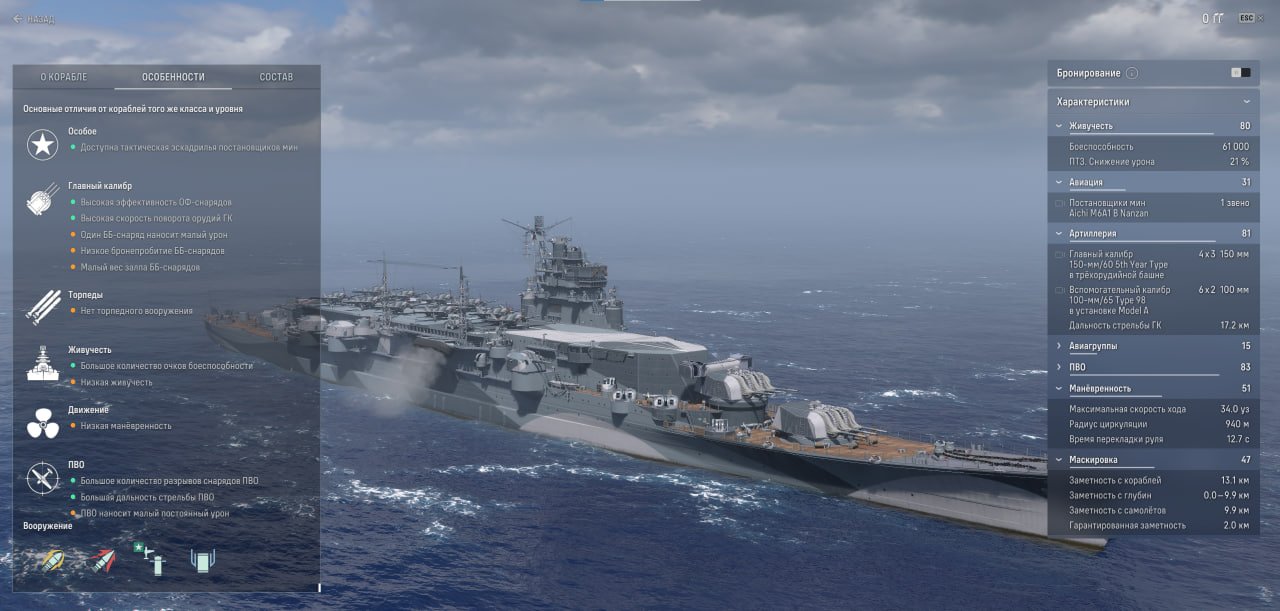Collapse the Маскировка section
Image resolution: width=1280 pixels, height=611 pixels.
coord(1060,459)
